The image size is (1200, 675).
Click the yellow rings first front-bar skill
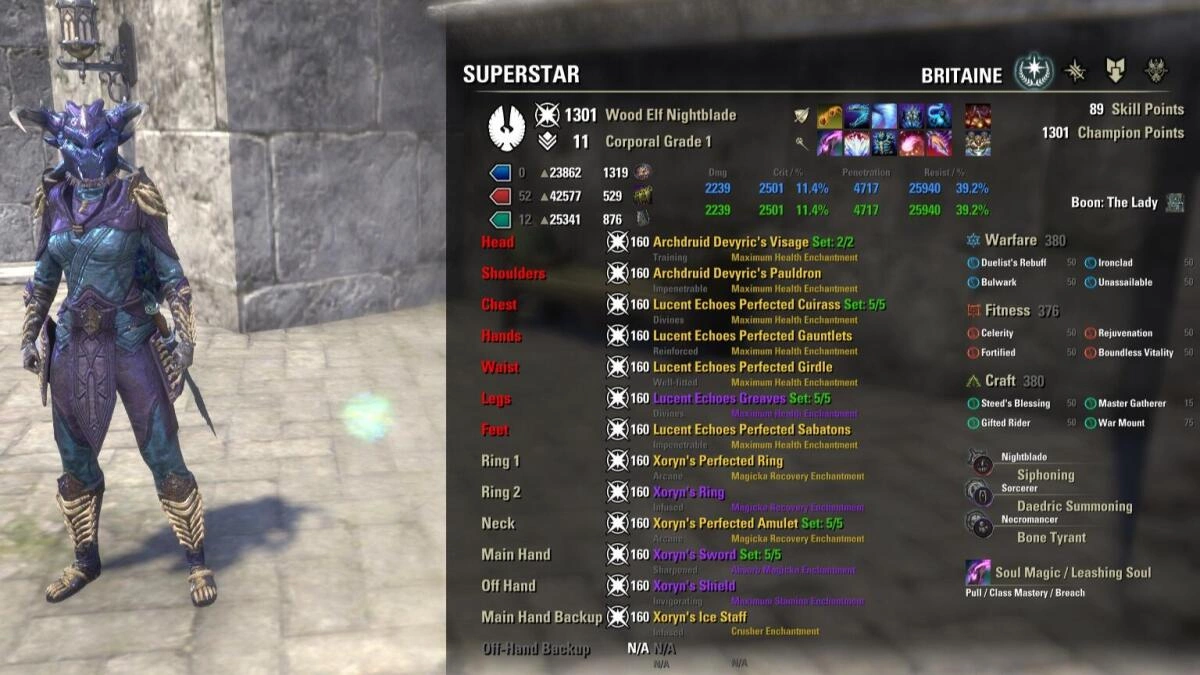[x=830, y=117]
